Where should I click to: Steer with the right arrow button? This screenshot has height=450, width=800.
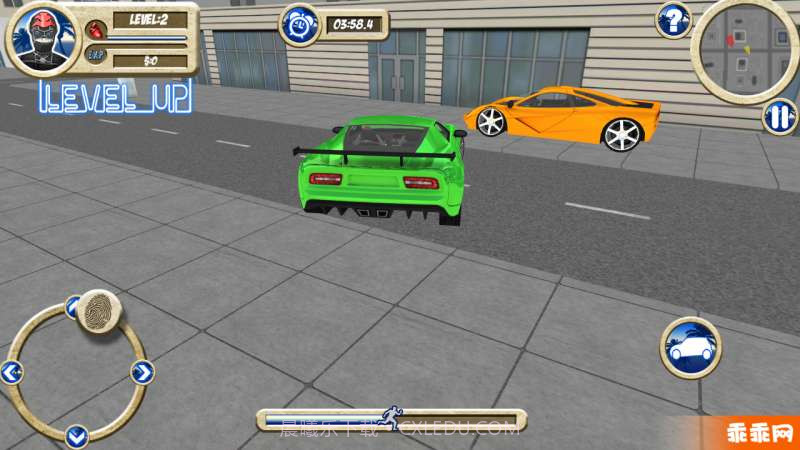coord(141,373)
